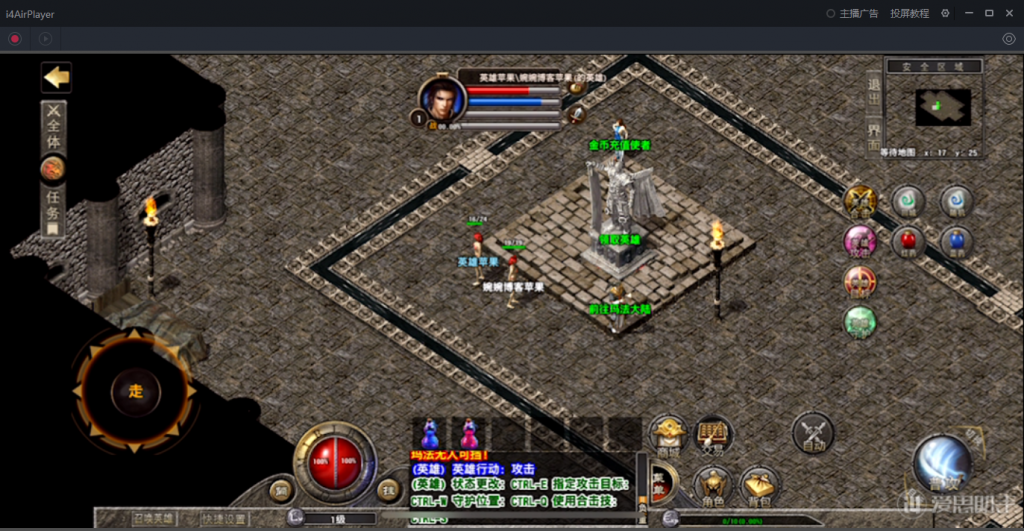
Task: Use the red potion orb button
Action: [x=908, y=241]
